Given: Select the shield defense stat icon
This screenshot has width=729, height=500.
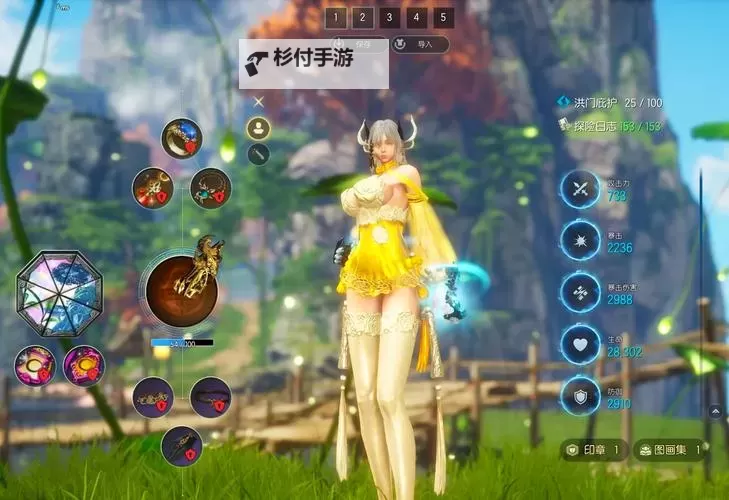Looking at the screenshot, I should (x=580, y=396).
